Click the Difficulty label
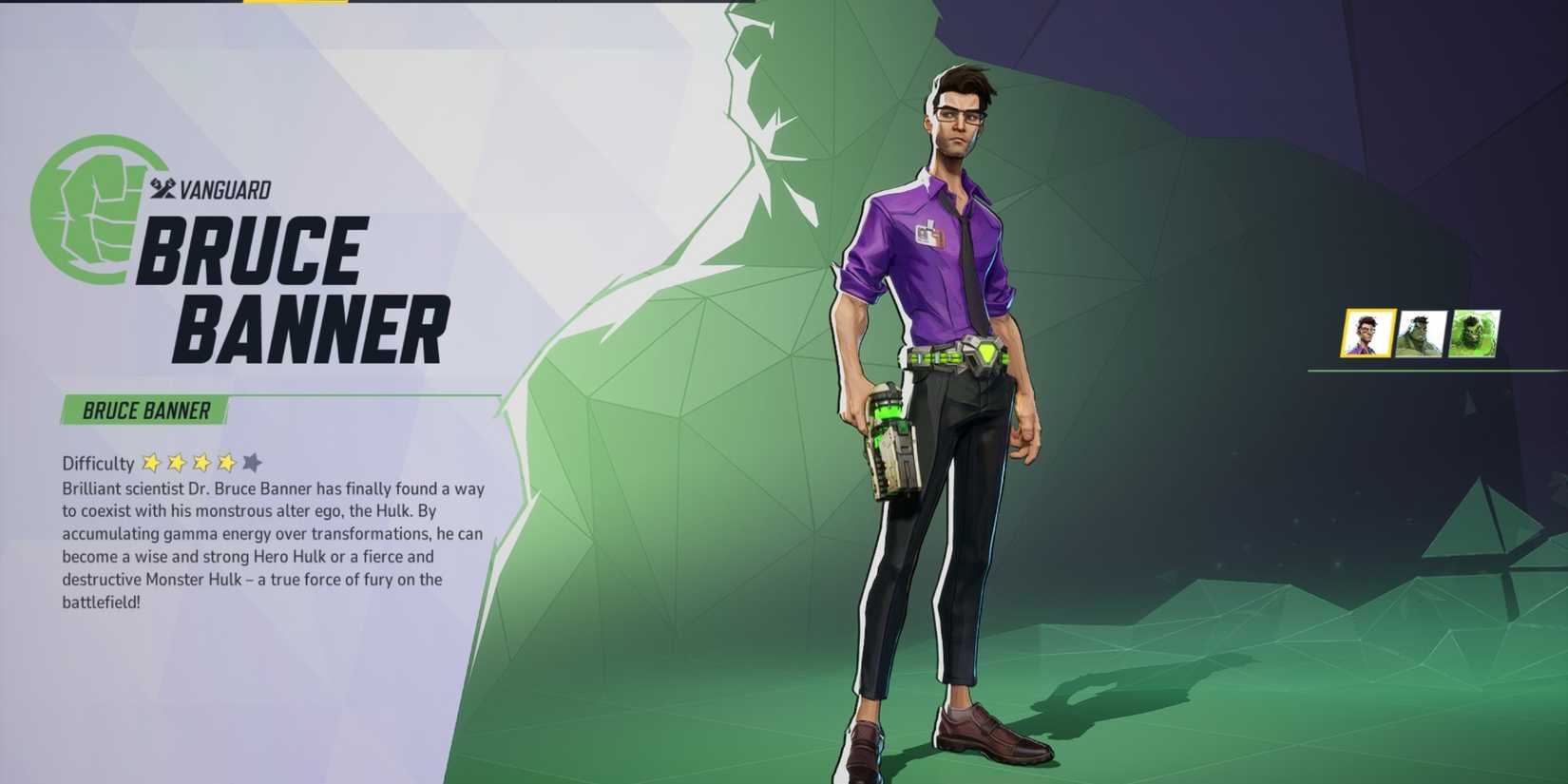Screen dimensions: 1568x784 click(x=95, y=464)
